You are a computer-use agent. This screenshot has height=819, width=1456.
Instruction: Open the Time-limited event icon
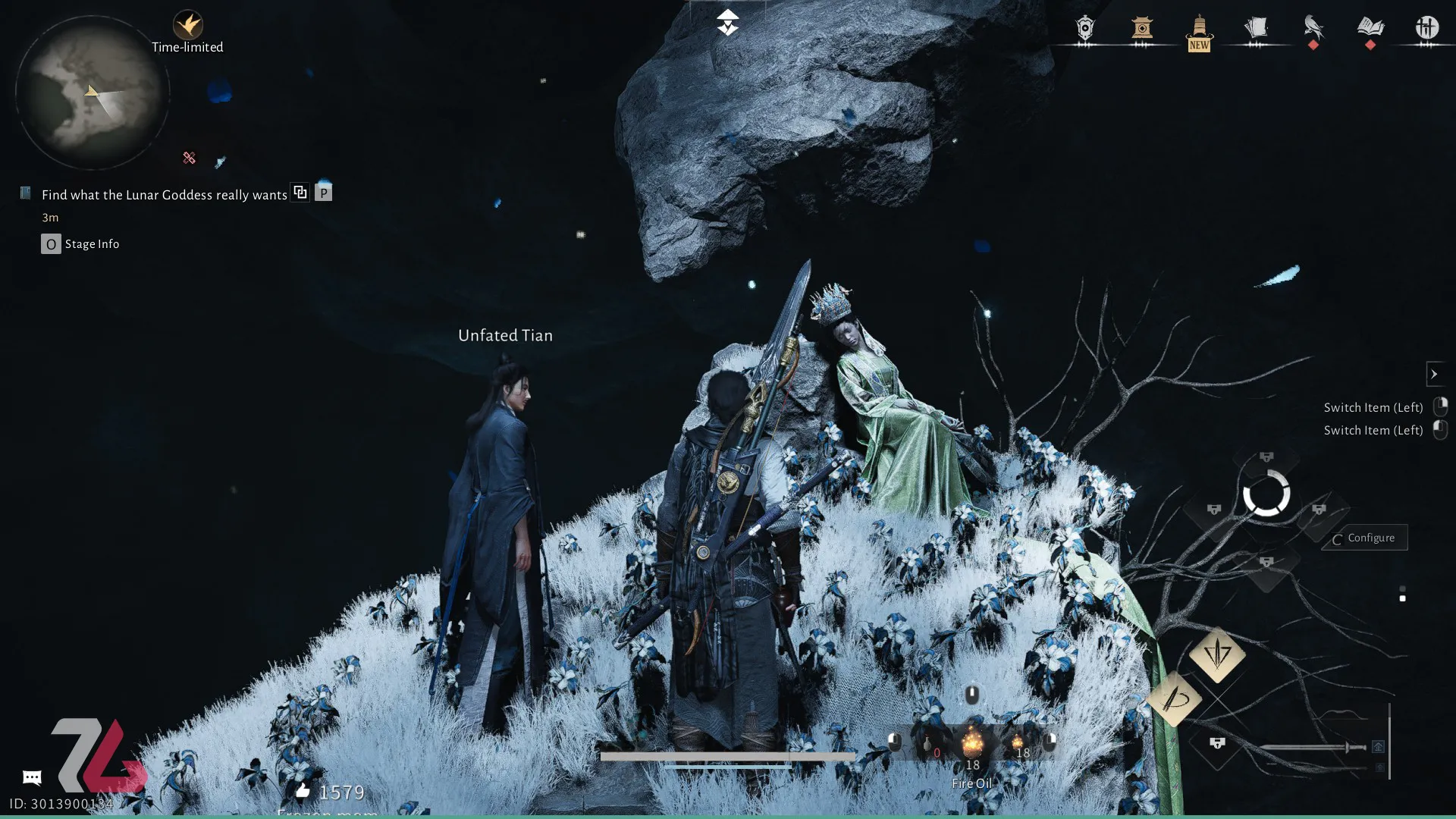187,27
